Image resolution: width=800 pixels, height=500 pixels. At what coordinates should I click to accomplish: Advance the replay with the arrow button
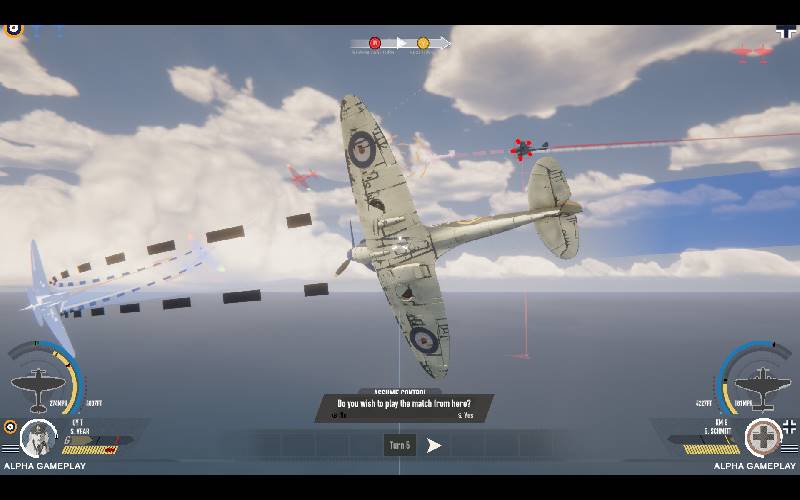point(434,446)
